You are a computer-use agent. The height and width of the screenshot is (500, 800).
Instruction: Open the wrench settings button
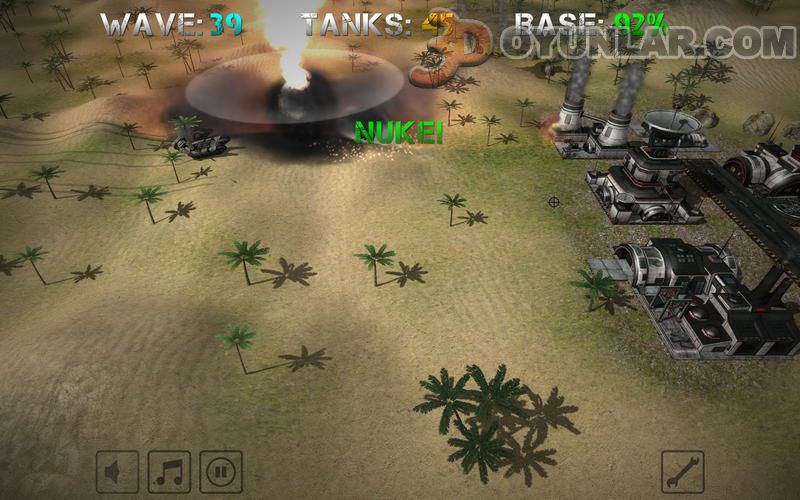coord(683,471)
